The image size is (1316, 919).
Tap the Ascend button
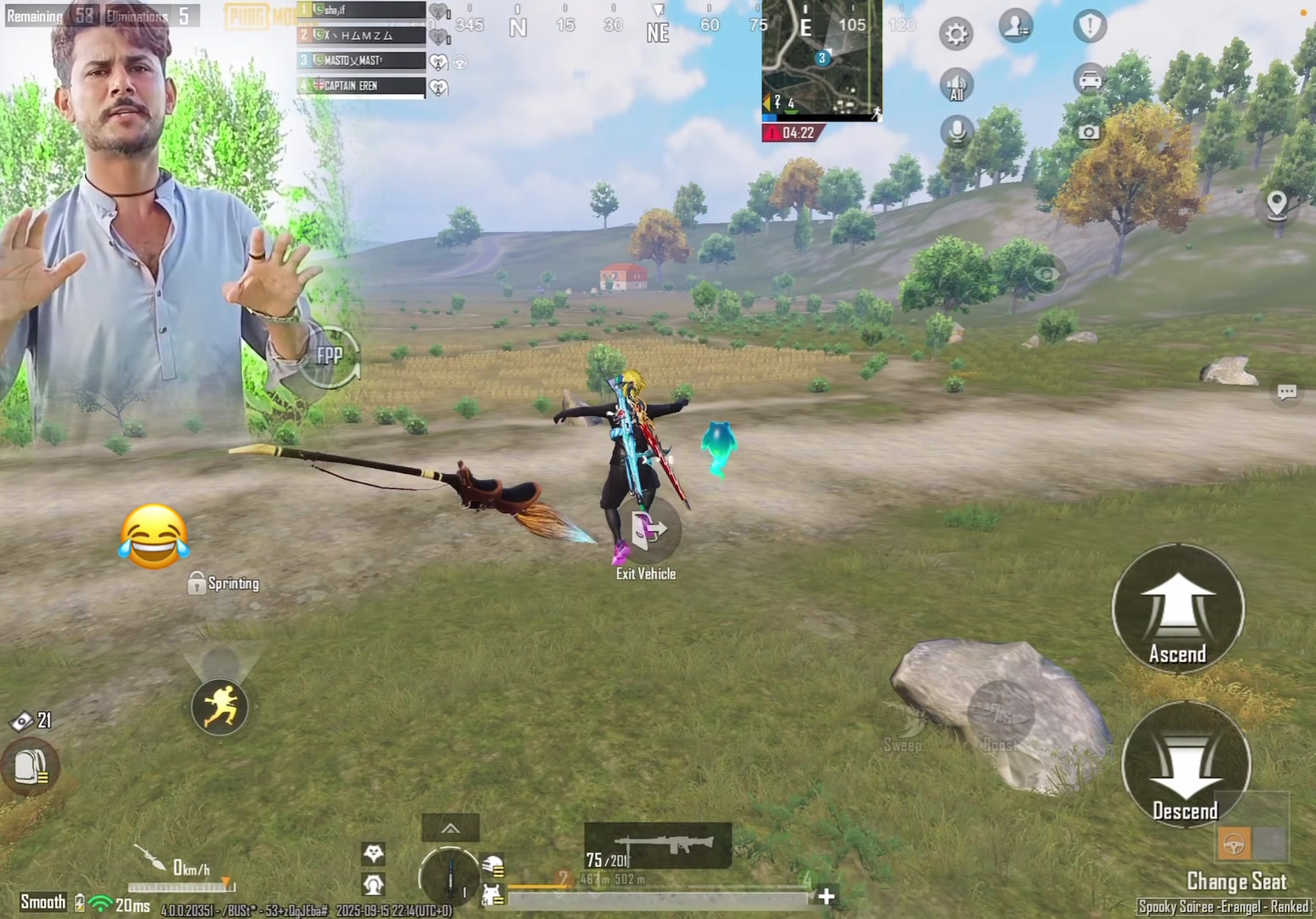[1178, 608]
